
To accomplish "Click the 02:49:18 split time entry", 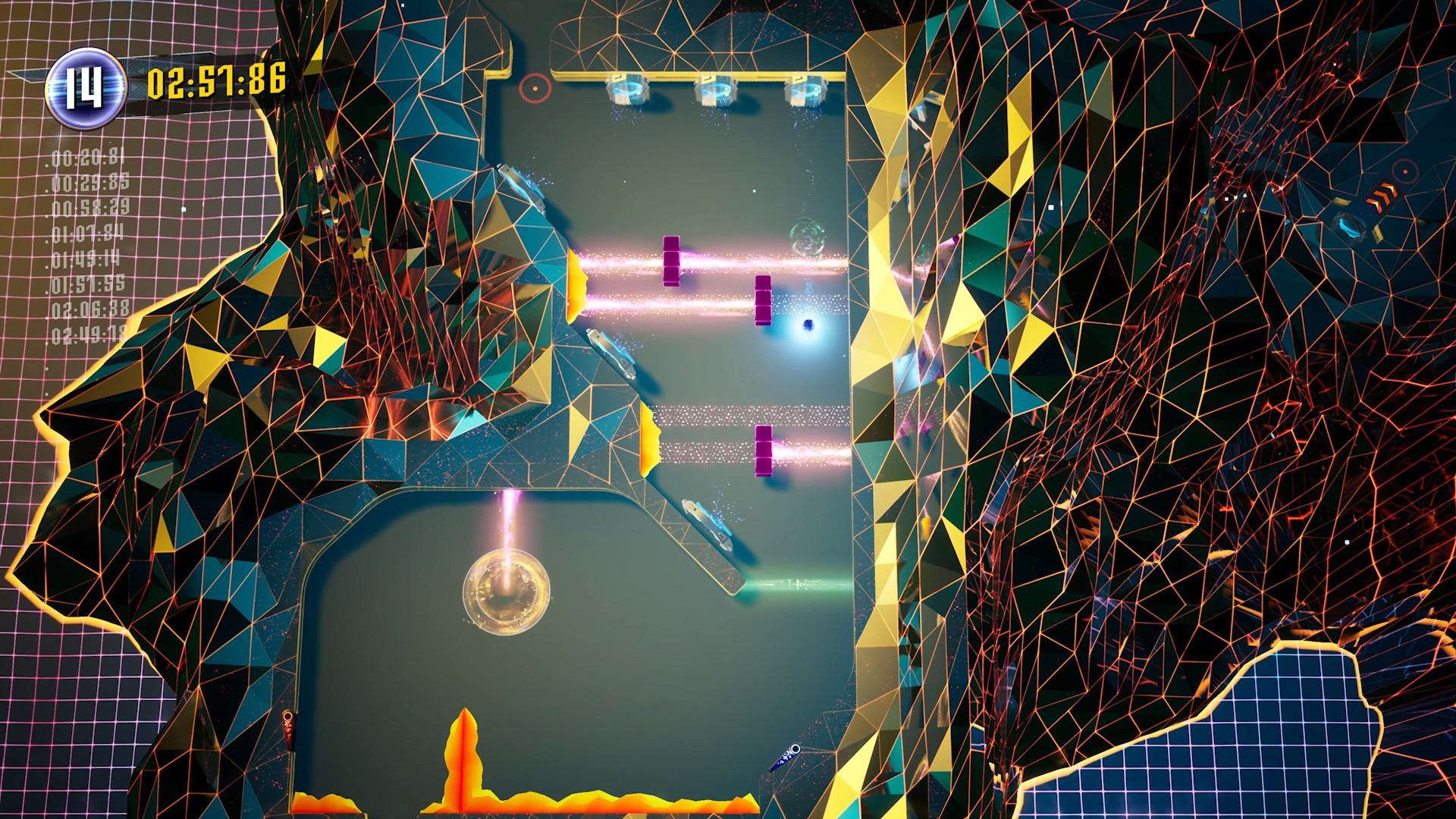I will [x=86, y=332].
